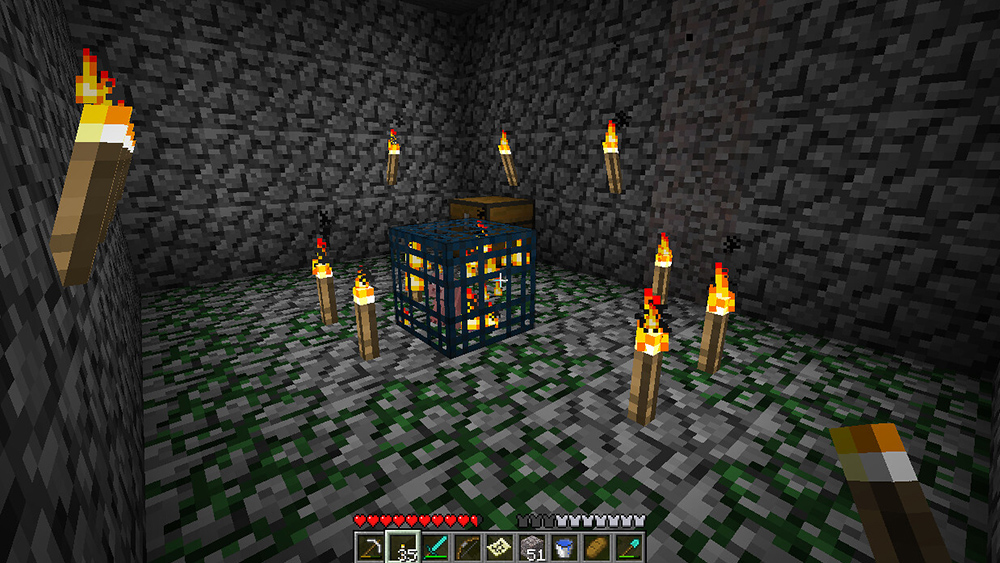Select the iron pickaxe hotbar slot
The image size is (1000, 563).
[371, 547]
